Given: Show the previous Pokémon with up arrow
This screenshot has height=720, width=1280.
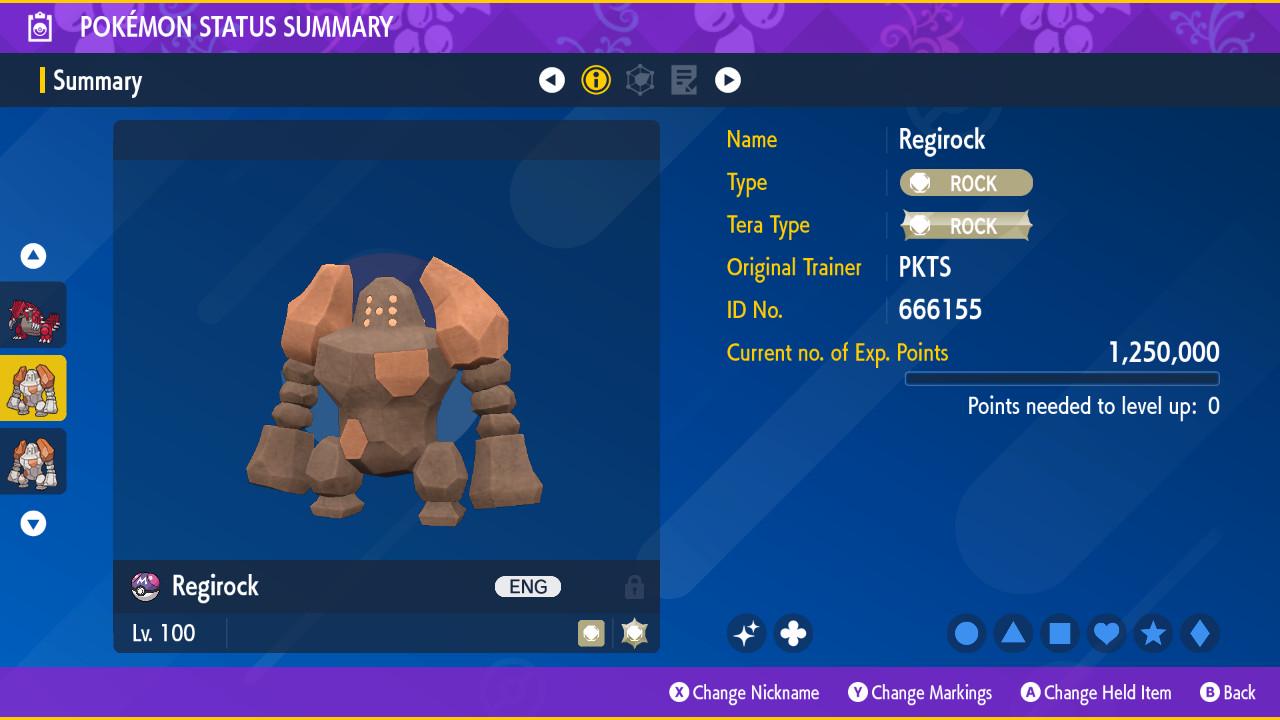Looking at the screenshot, I should 34,256.
